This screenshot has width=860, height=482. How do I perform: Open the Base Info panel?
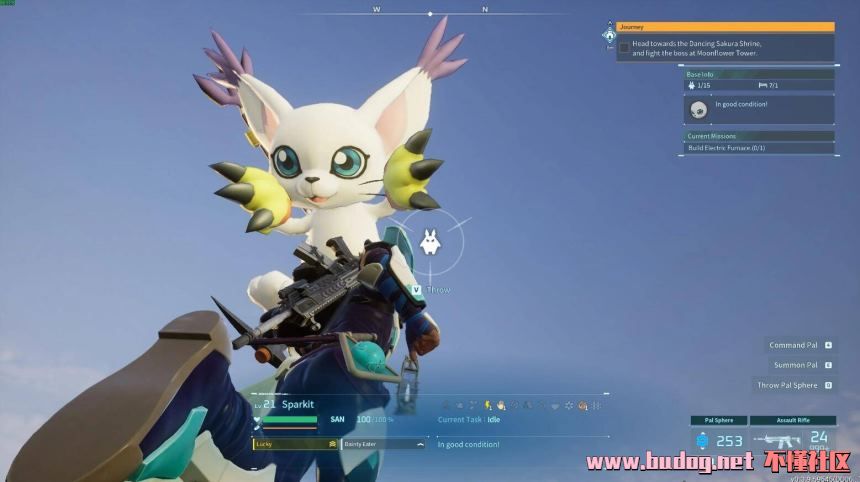point(758,74)
